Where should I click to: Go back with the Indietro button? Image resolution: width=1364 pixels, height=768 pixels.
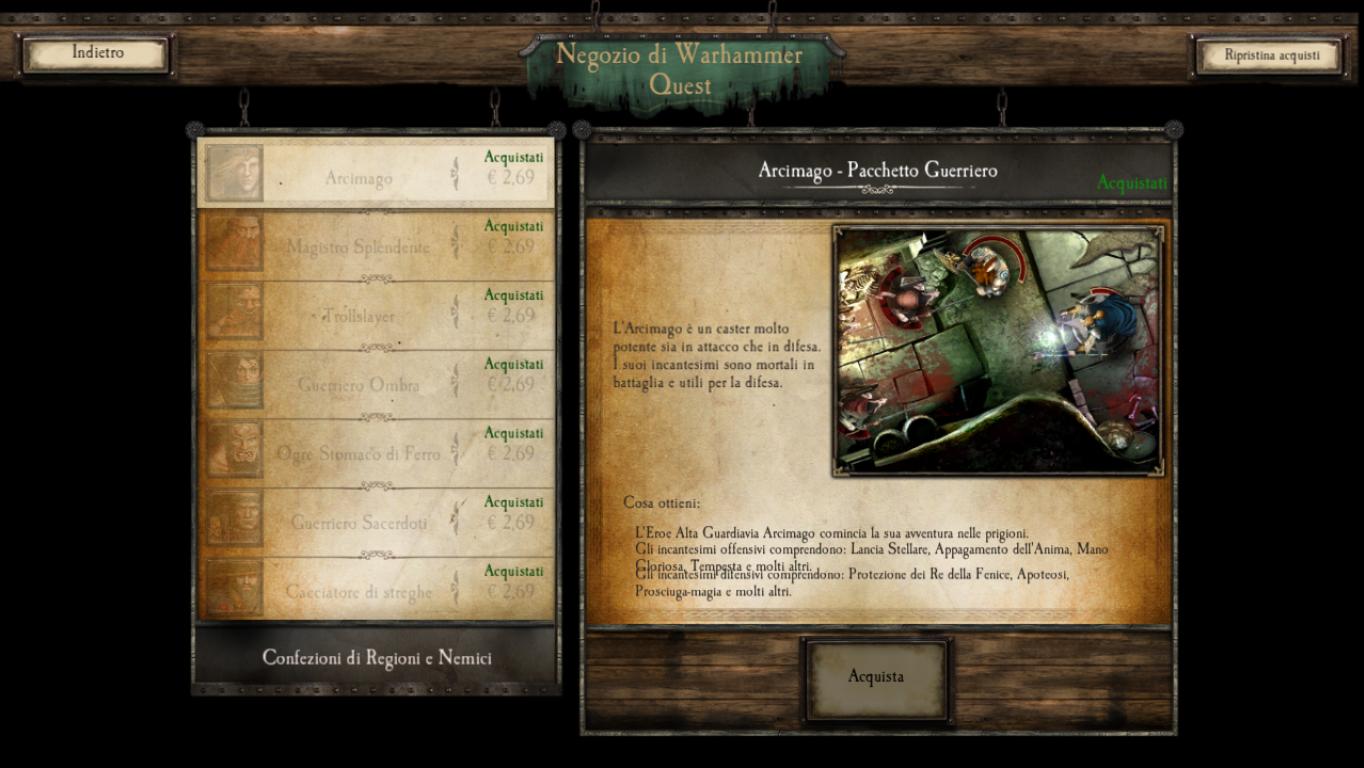coord(97,54)
